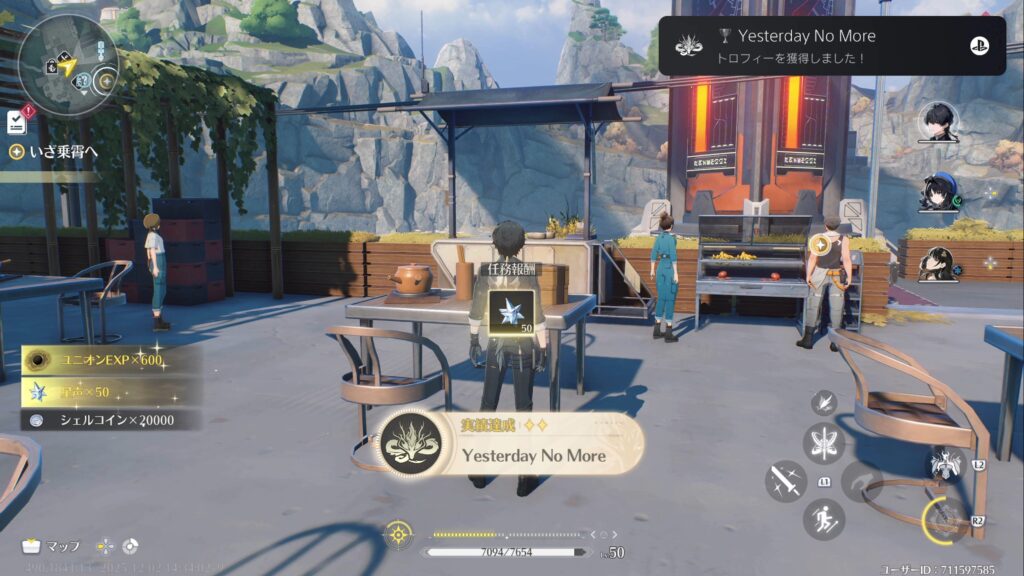Open the PlayStation trophy notification
Screen dimensions: 1024x576
(x=831, y=46)
